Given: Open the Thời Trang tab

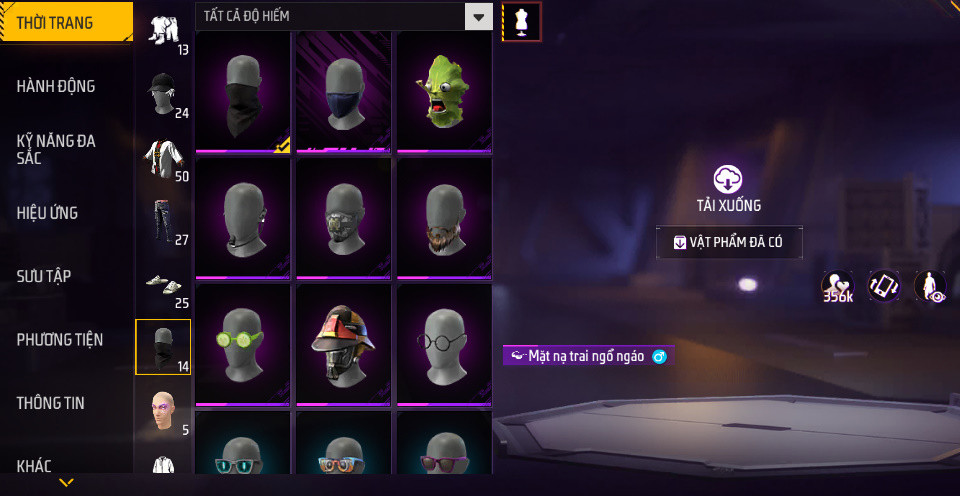Looking at the screenshot, I should point(66,22).
